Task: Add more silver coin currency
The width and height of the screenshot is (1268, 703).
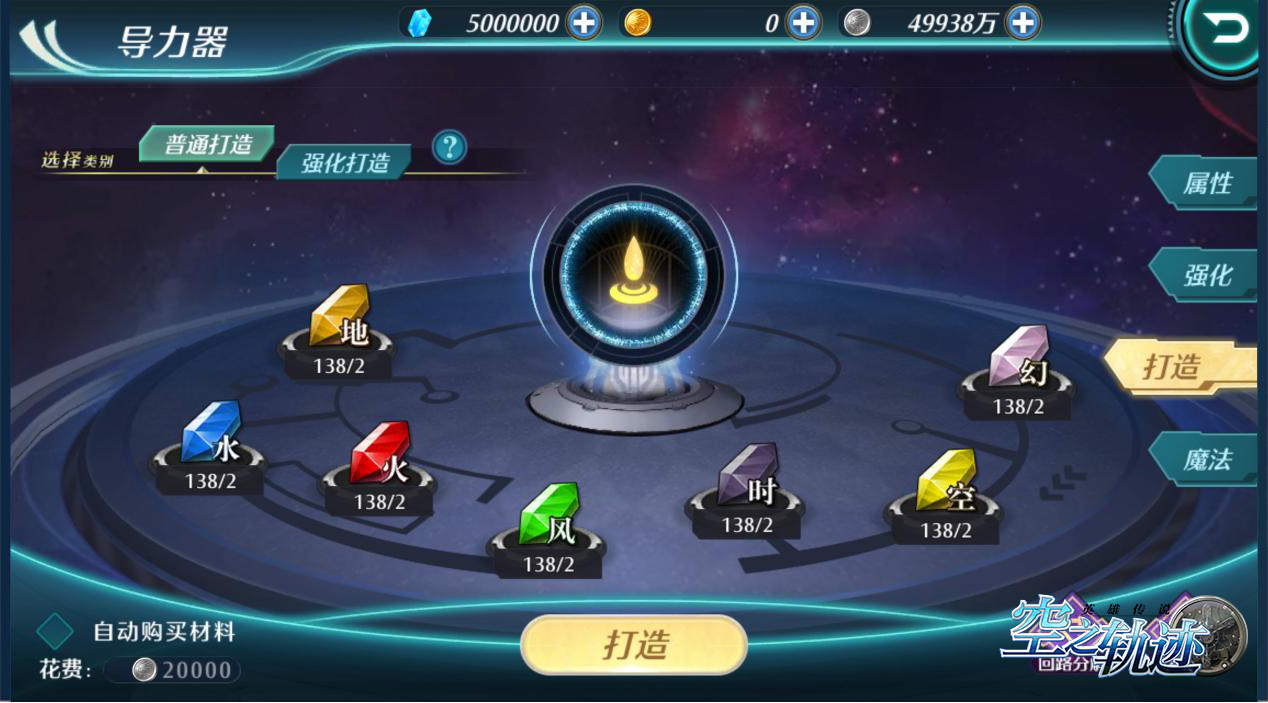Action: (1022, 22)
